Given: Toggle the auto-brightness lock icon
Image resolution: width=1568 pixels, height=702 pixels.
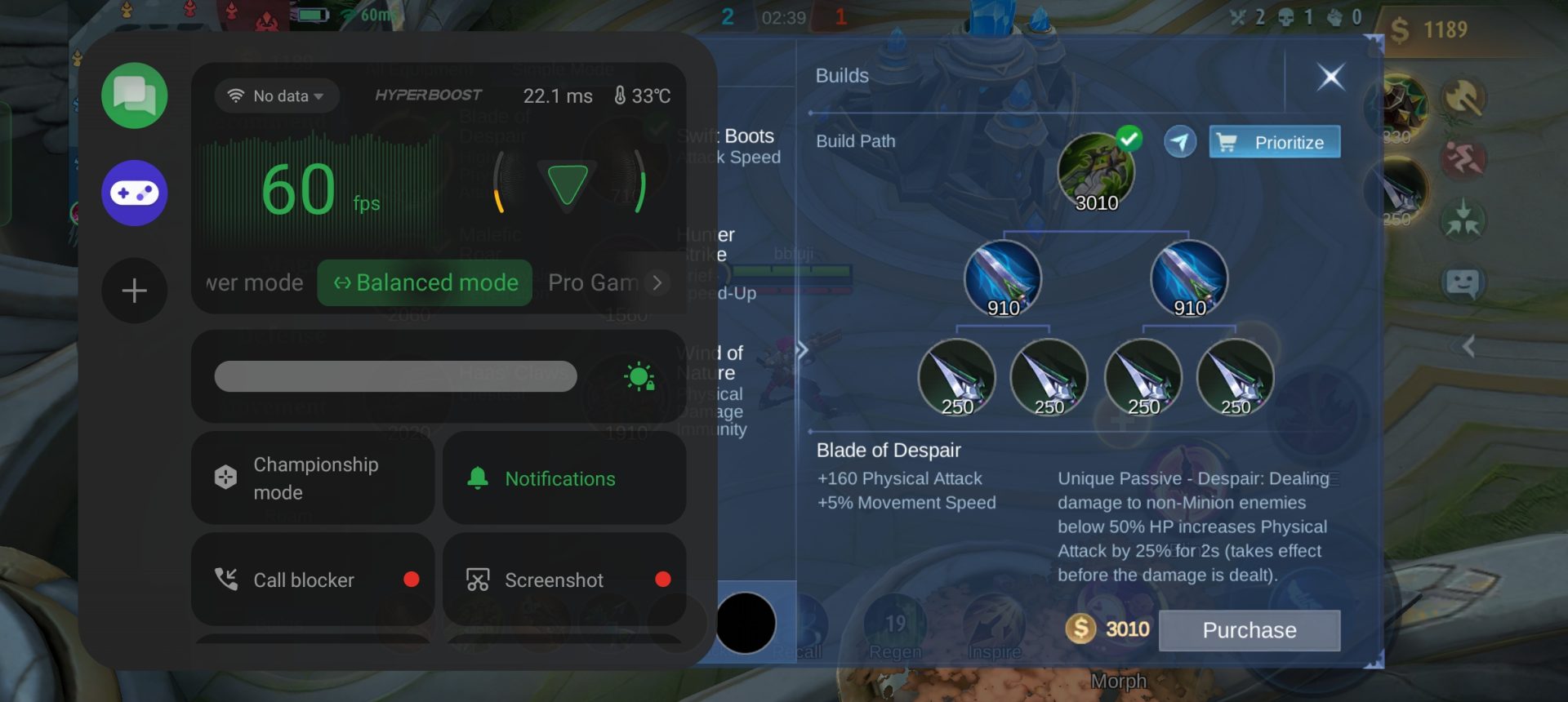Looking at the screenshot, I should pos(639,377).
